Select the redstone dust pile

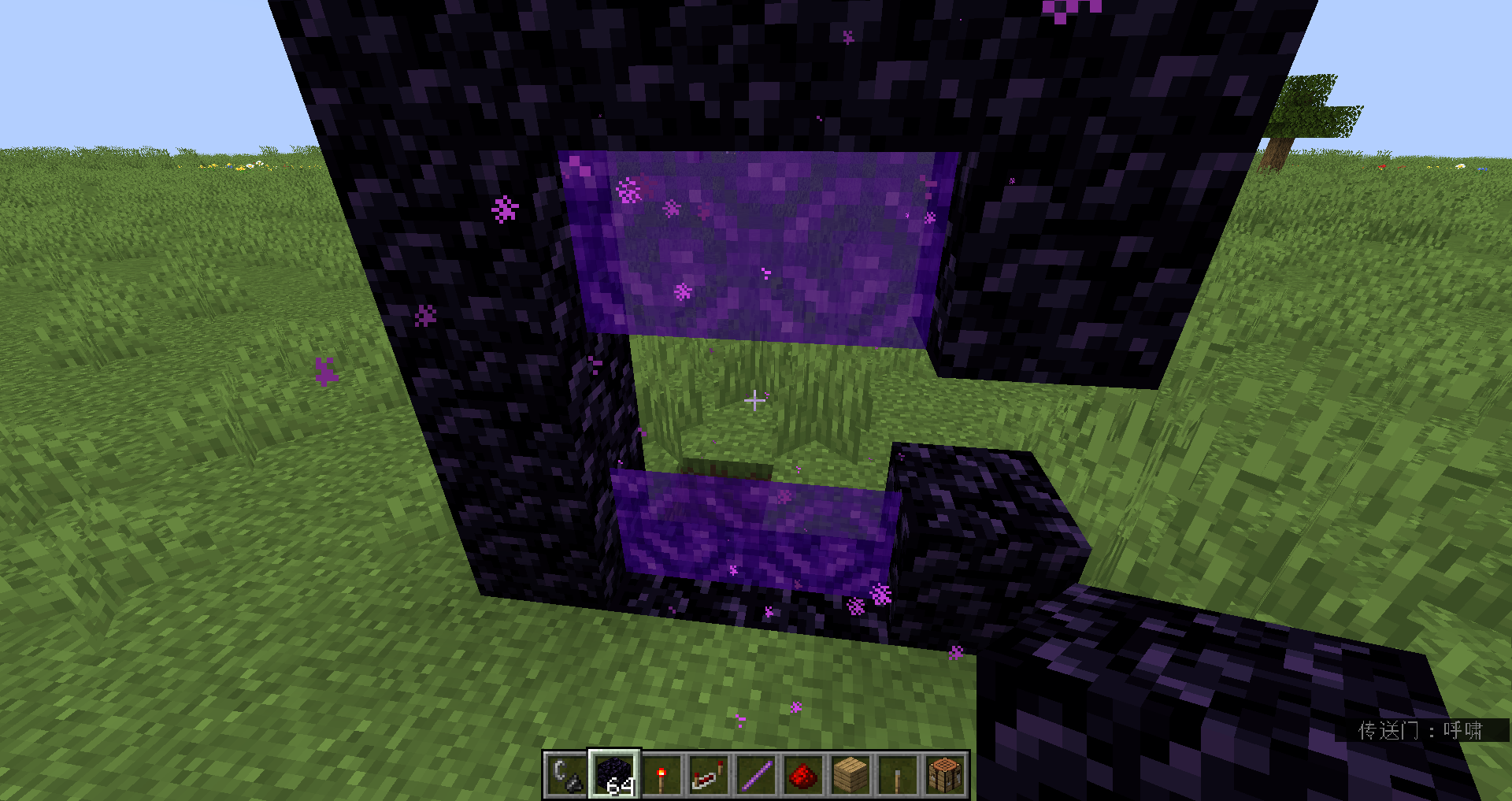(803, 776)
